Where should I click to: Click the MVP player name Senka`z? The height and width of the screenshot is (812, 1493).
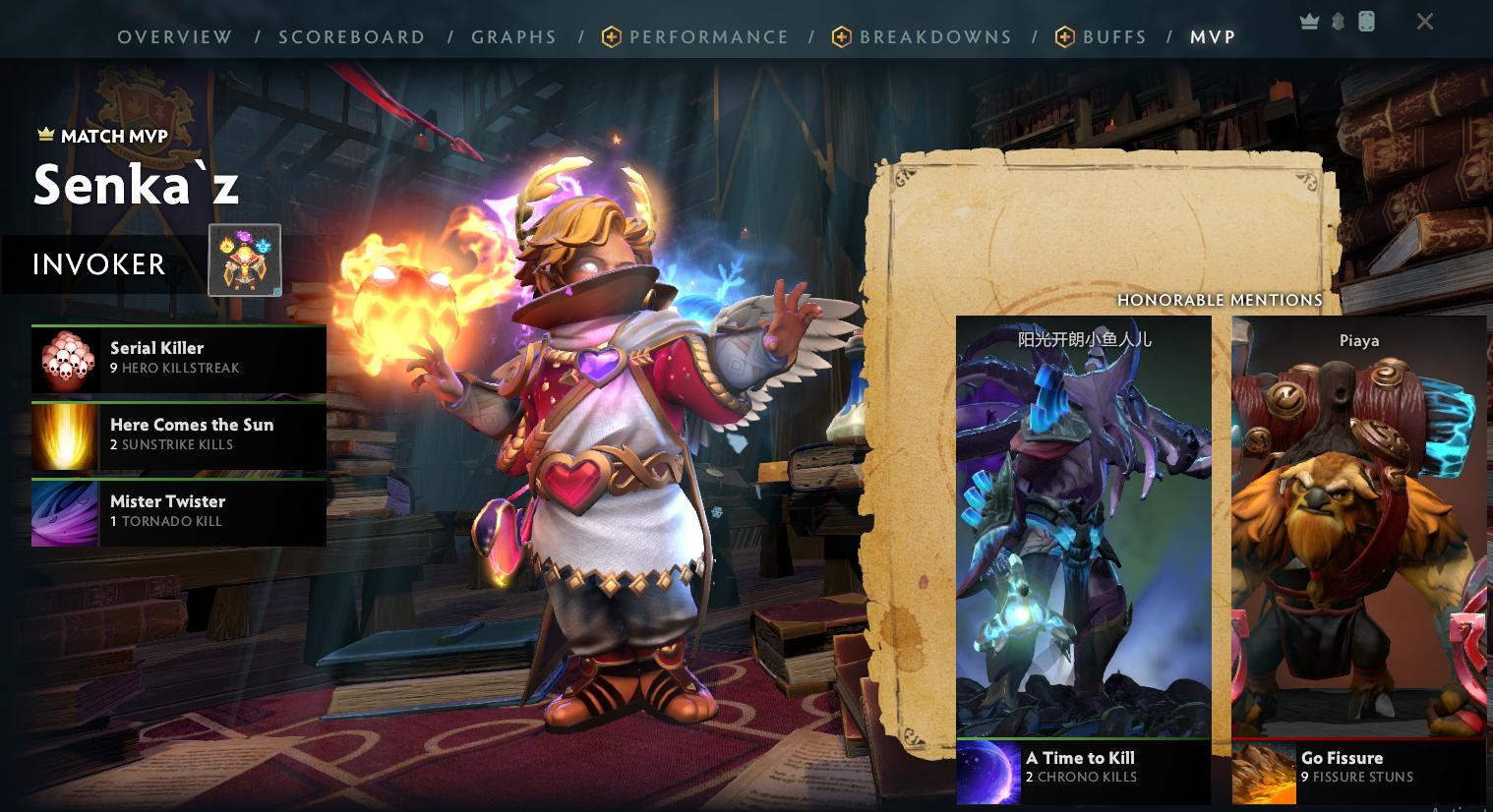pyautogui.click(x=137, y=184)
